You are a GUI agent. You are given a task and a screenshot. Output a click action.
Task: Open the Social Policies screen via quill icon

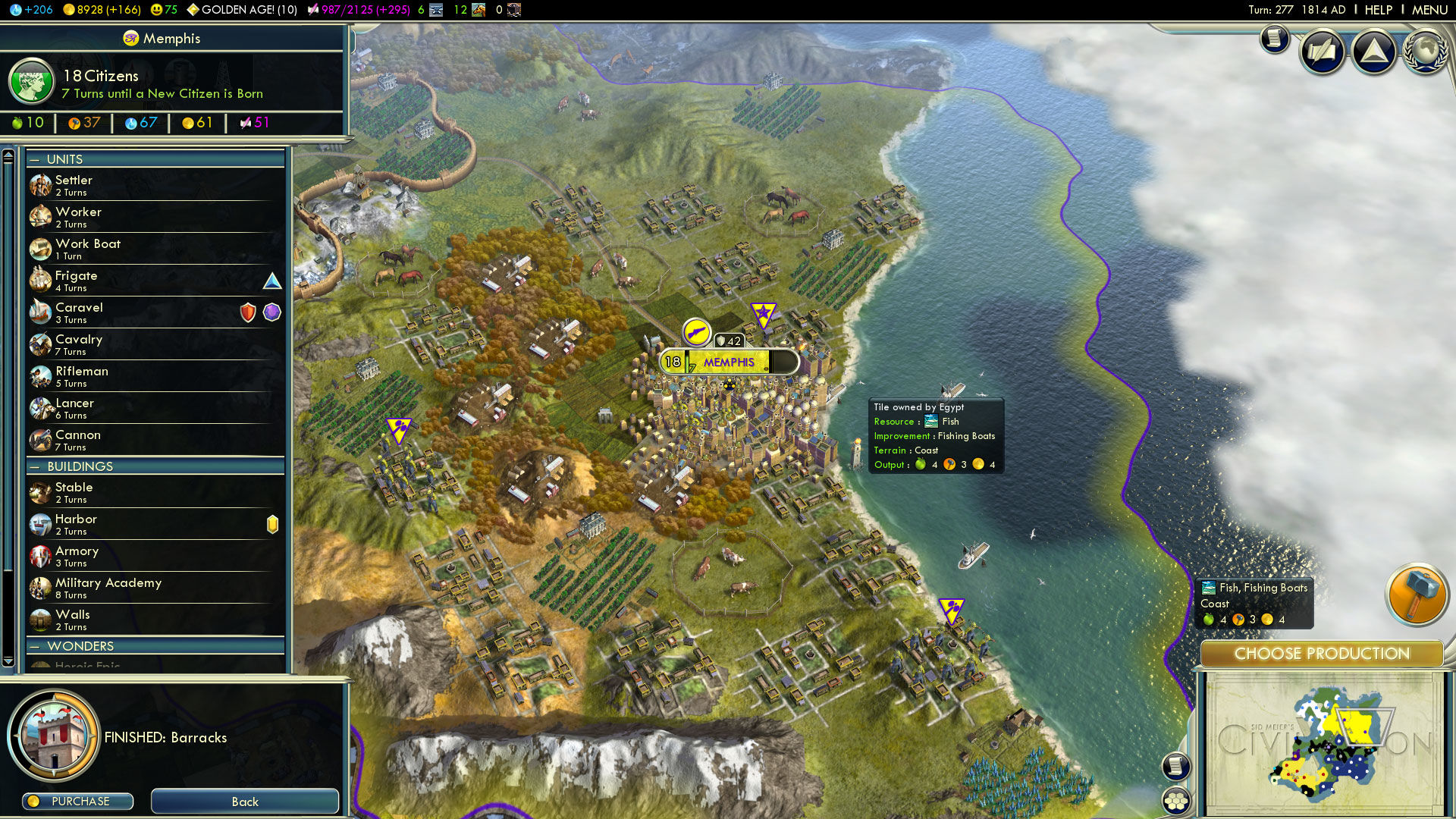pos(1323,51)
